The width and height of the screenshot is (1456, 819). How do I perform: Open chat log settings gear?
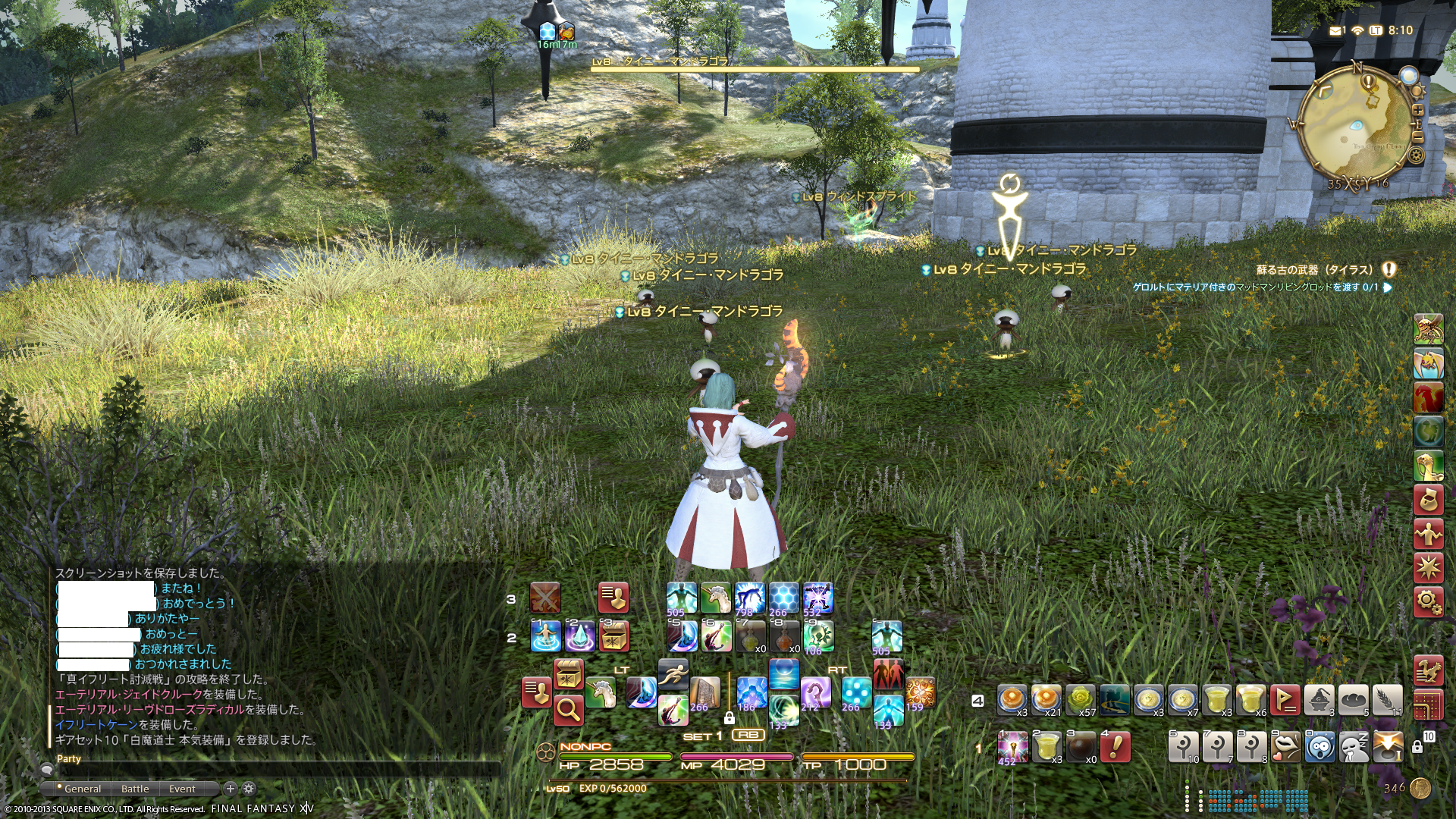pos(249,789)
